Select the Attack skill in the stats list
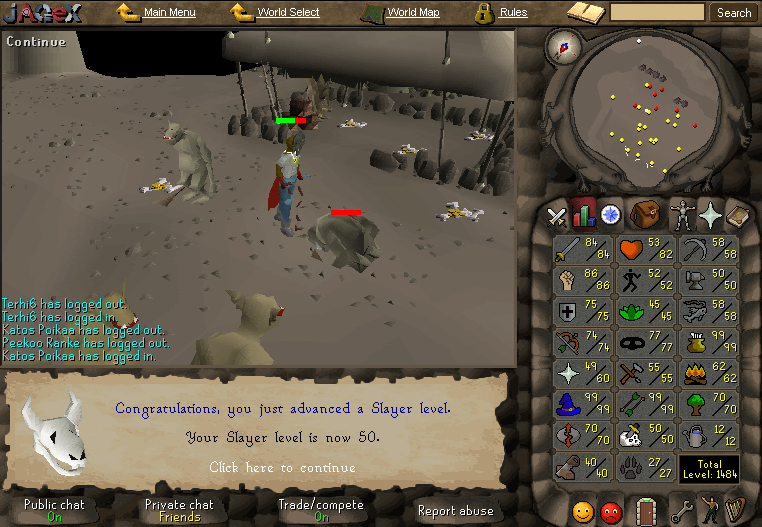The height and width of the screenshot is (527, 762). [581, 250]
